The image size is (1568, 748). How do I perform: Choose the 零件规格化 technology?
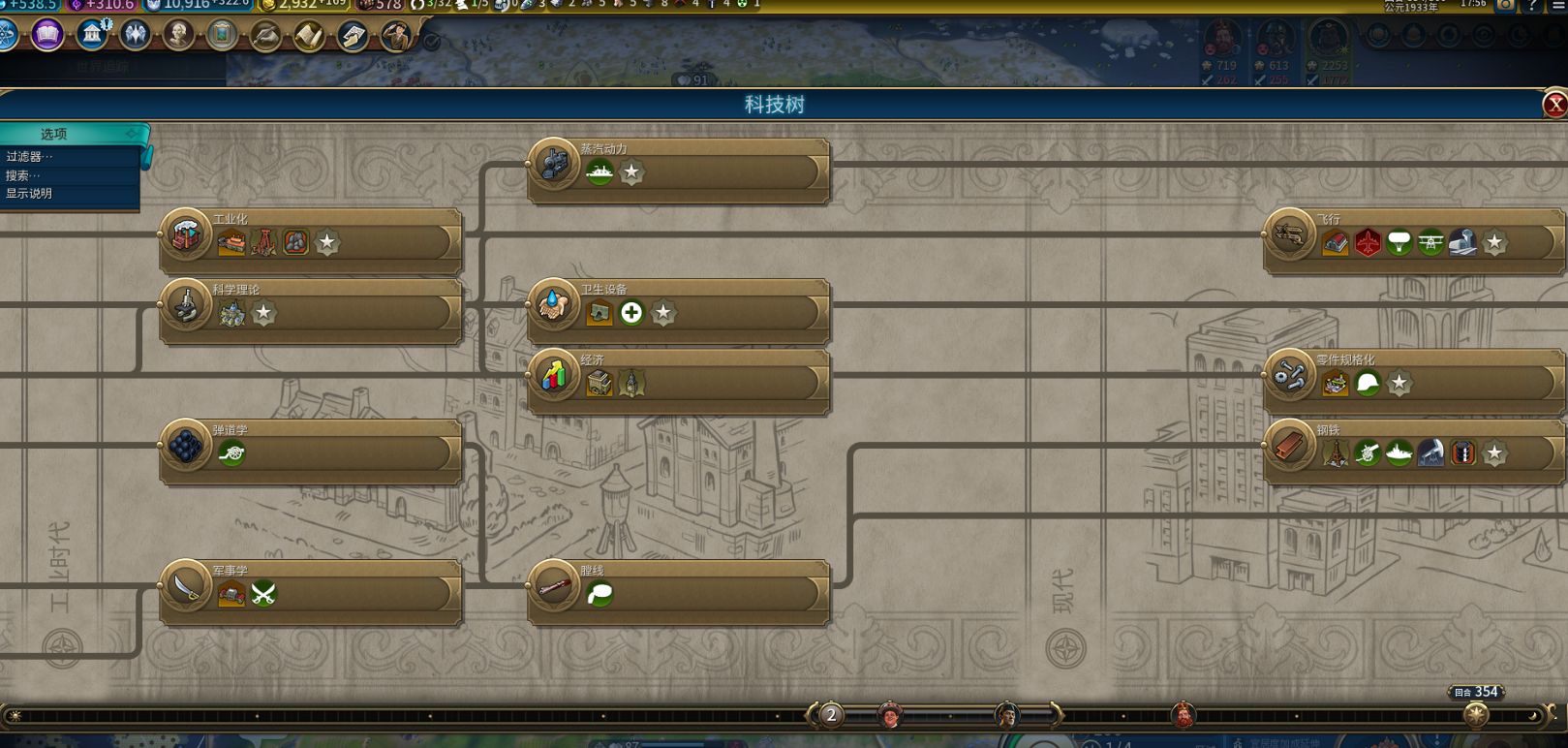tap(1412, 381)
